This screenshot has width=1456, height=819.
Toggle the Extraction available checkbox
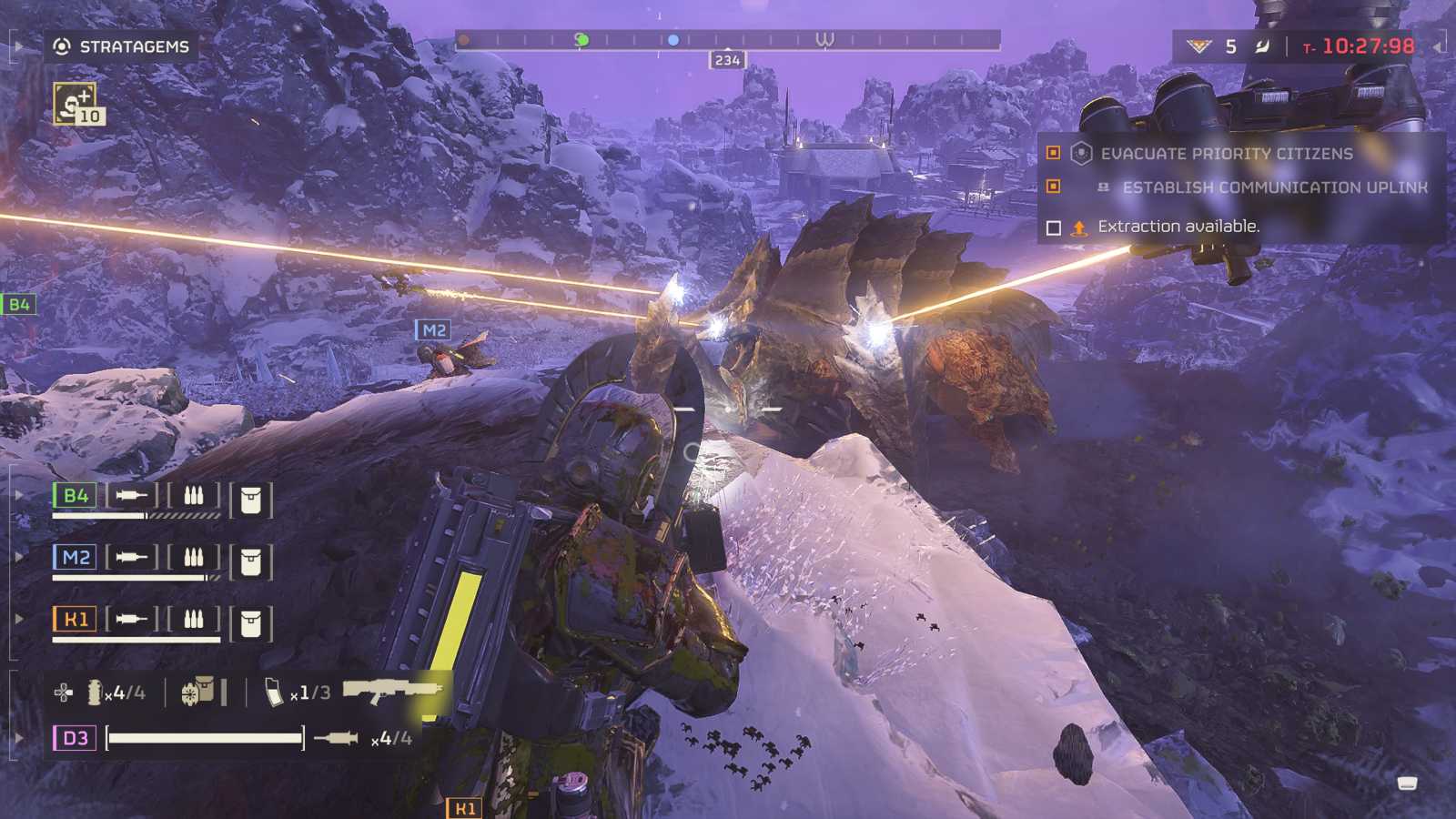1054,227
